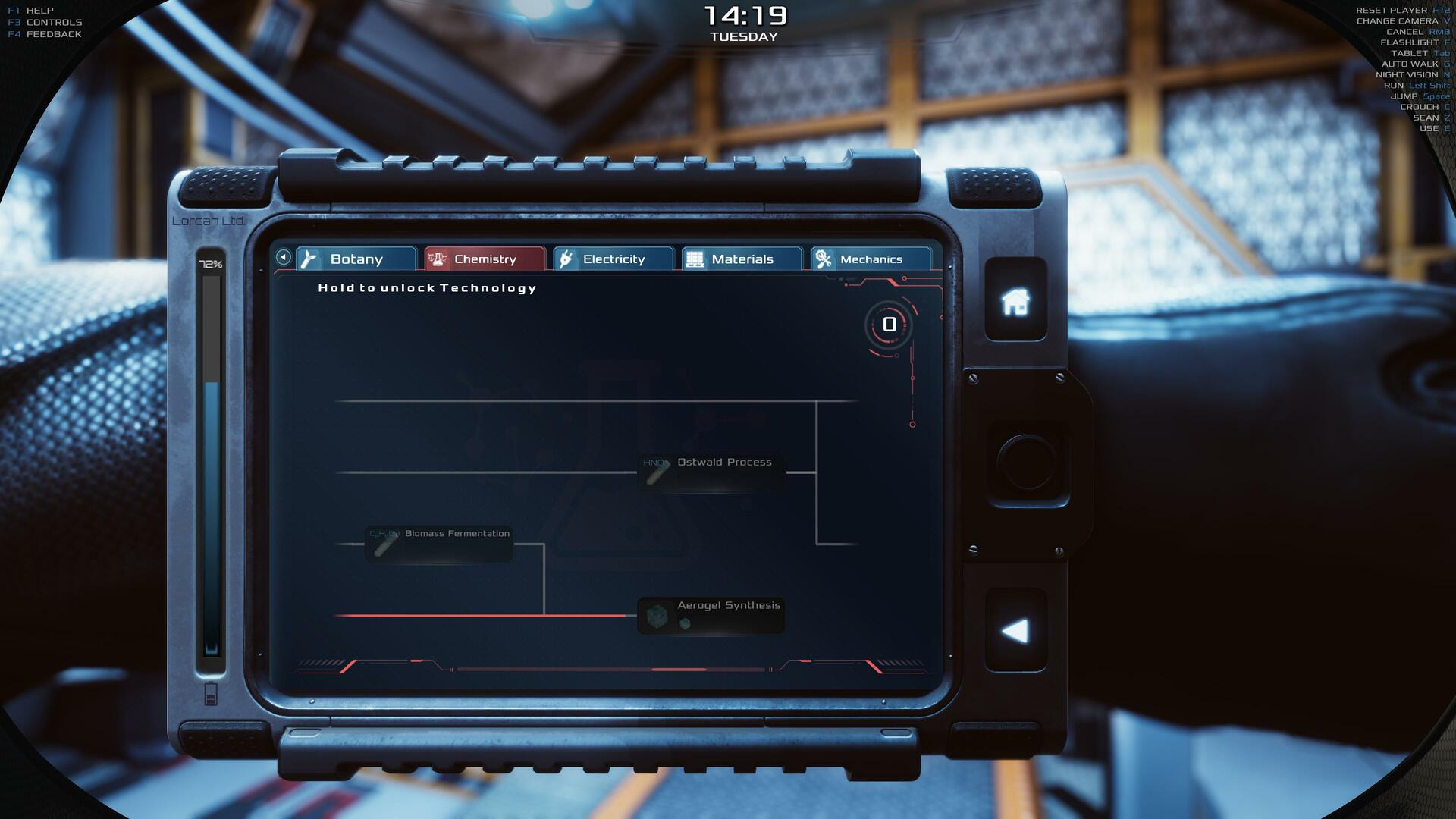Unlock the Aerogel Synthesis technology
The width and height of the screenshot is (1456, 819).
(x=711, y=615)
